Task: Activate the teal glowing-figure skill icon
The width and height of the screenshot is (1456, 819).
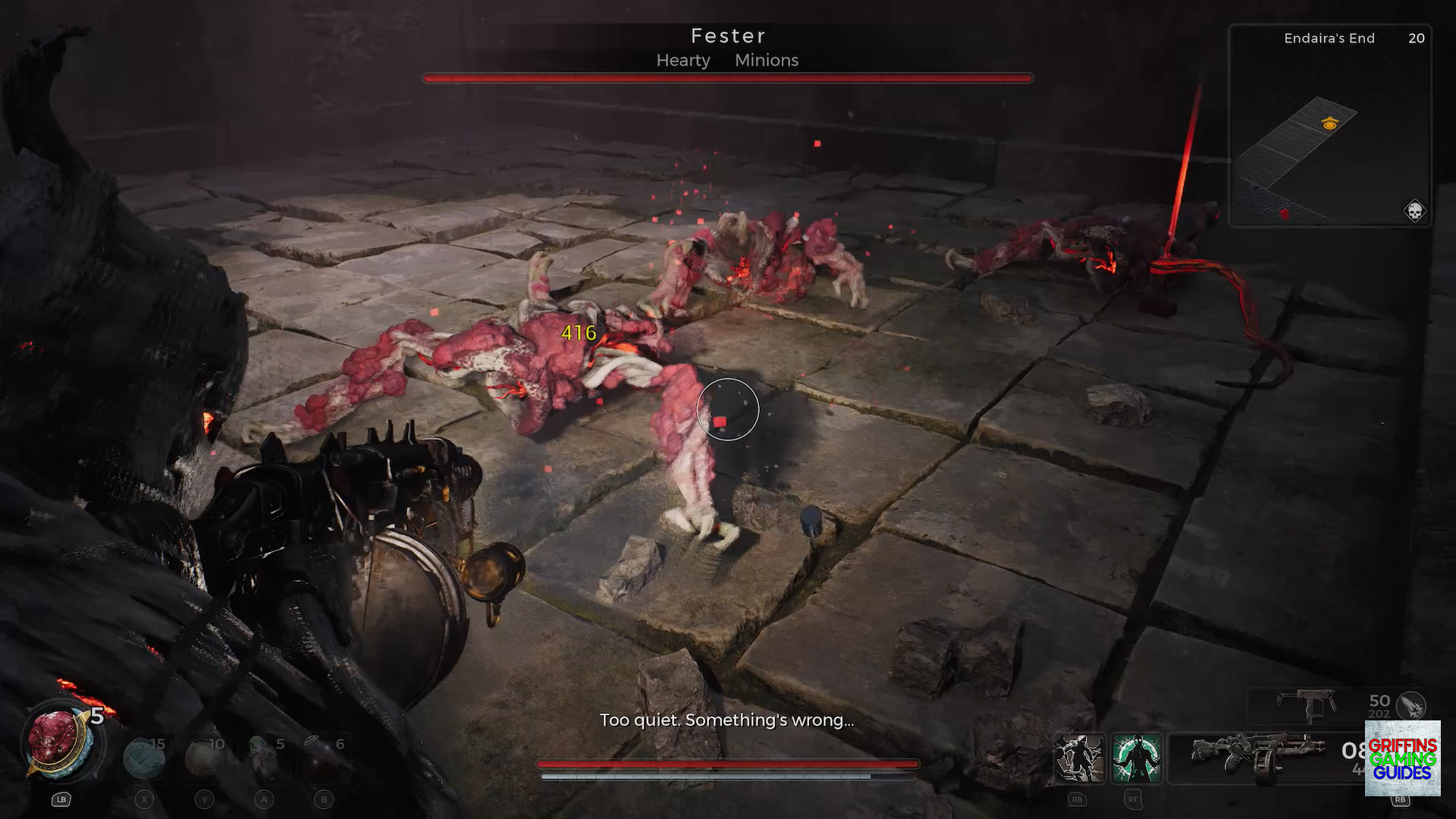Action: click(1136, 758)
